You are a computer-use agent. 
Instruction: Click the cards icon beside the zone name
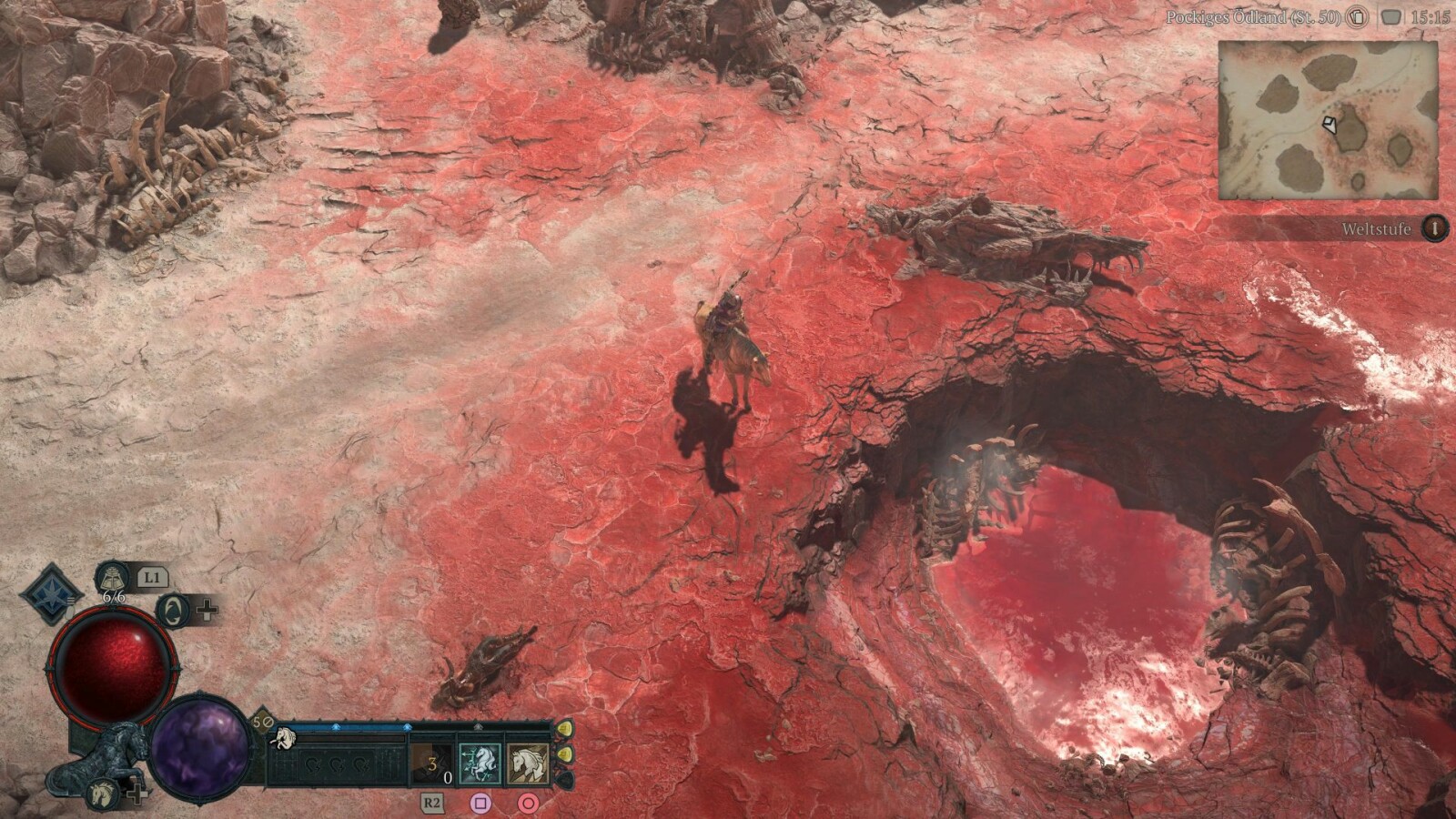[x=1358, y=17]
